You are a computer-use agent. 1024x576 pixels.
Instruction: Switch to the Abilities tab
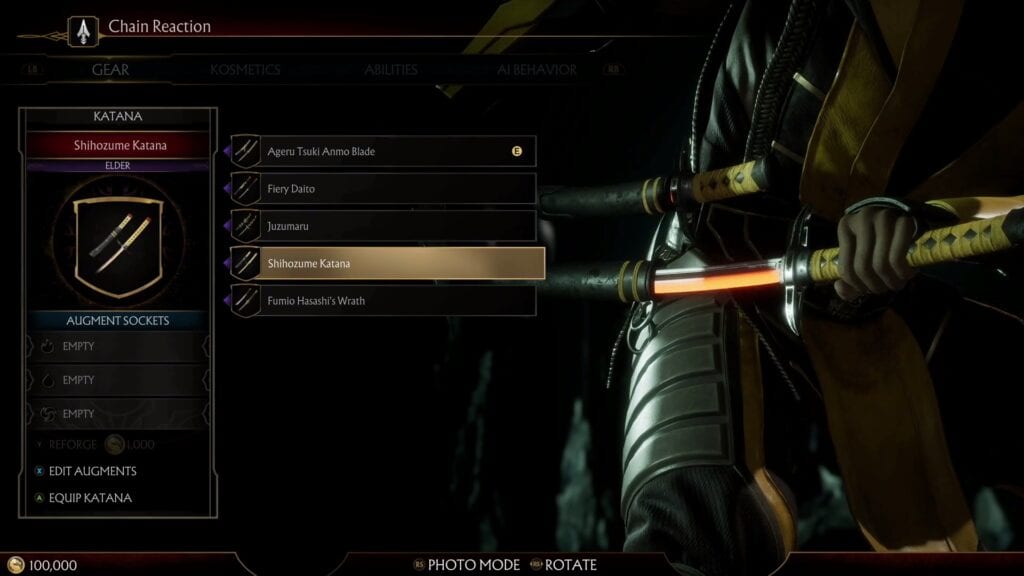(390, 70)
